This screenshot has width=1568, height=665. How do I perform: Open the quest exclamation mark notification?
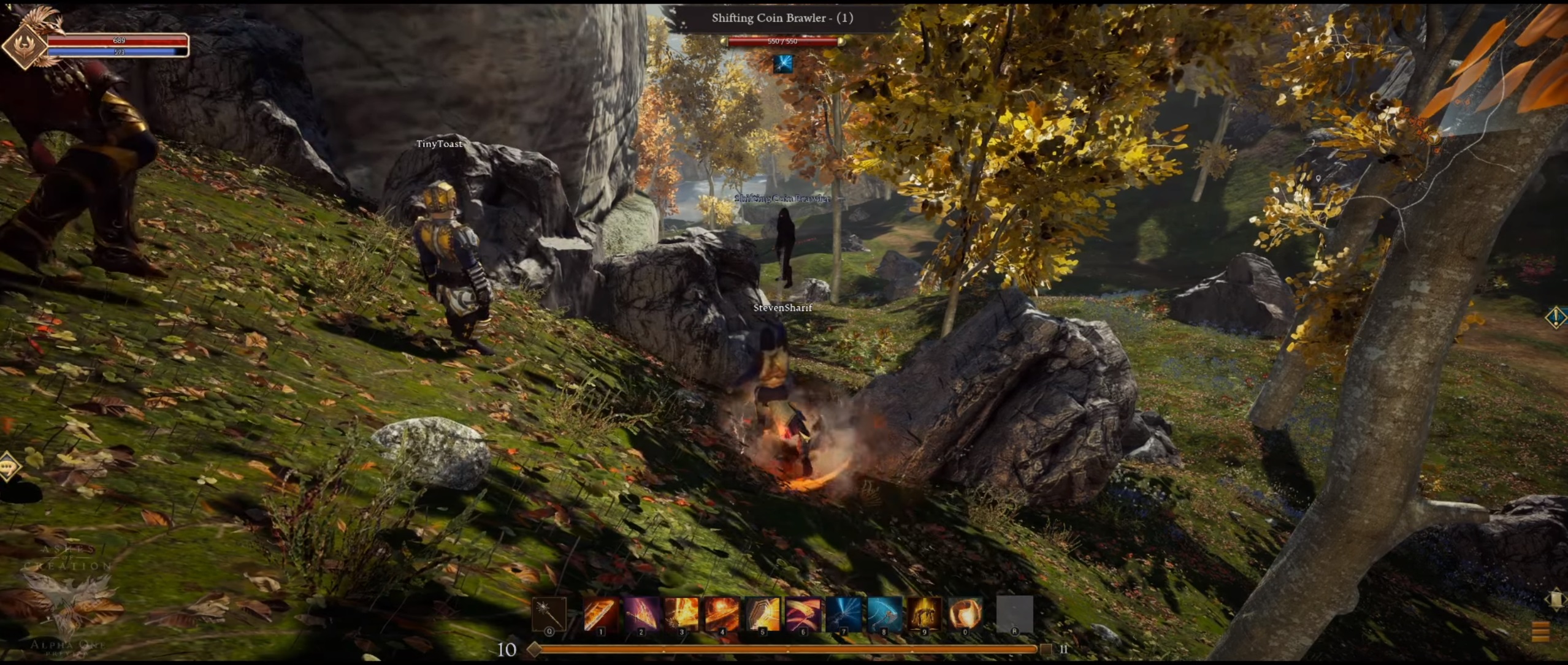pyautogui.click(x=1556, y=317)
